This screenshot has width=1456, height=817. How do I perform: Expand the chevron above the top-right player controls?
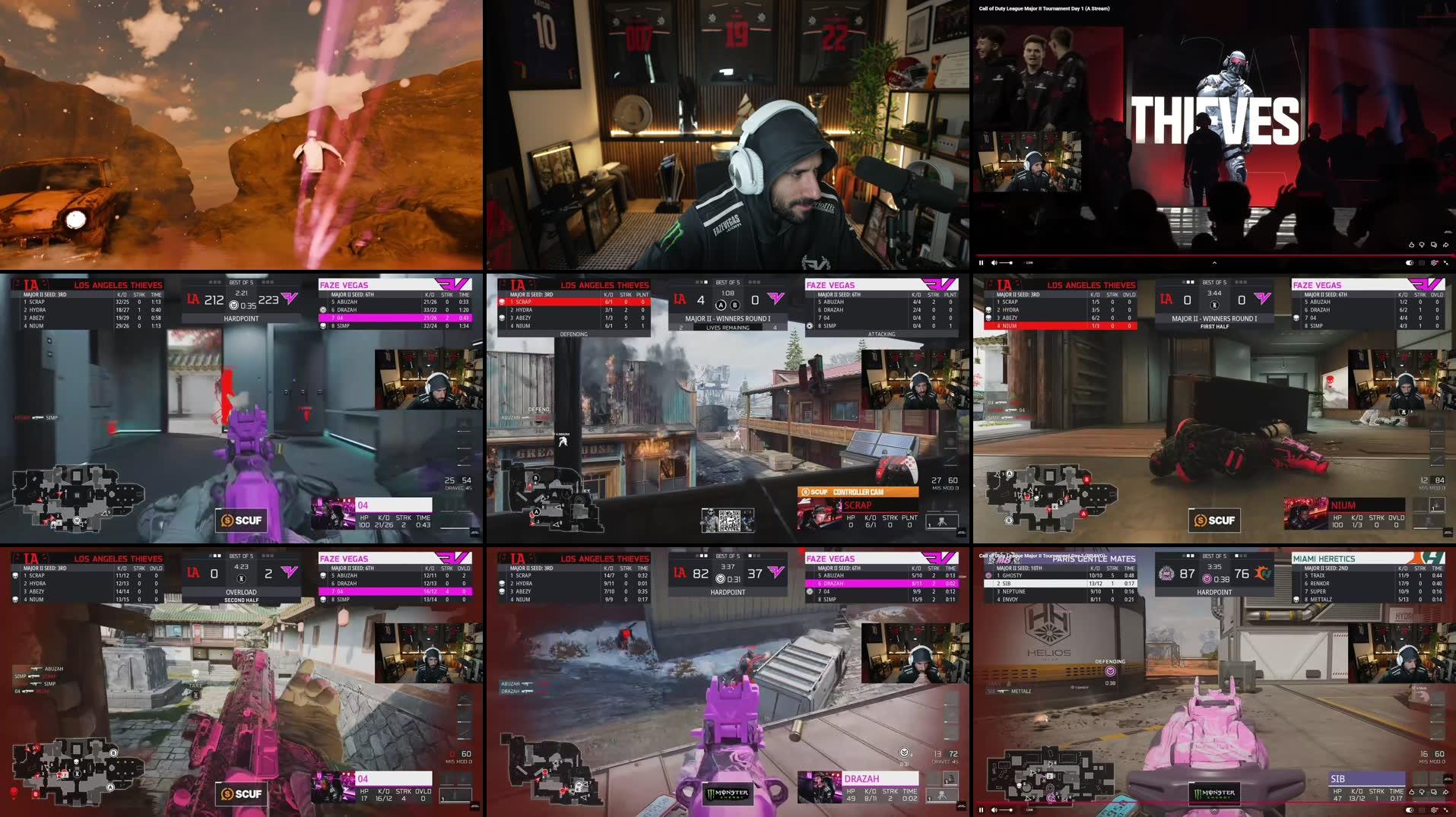tap(1214, 263)
